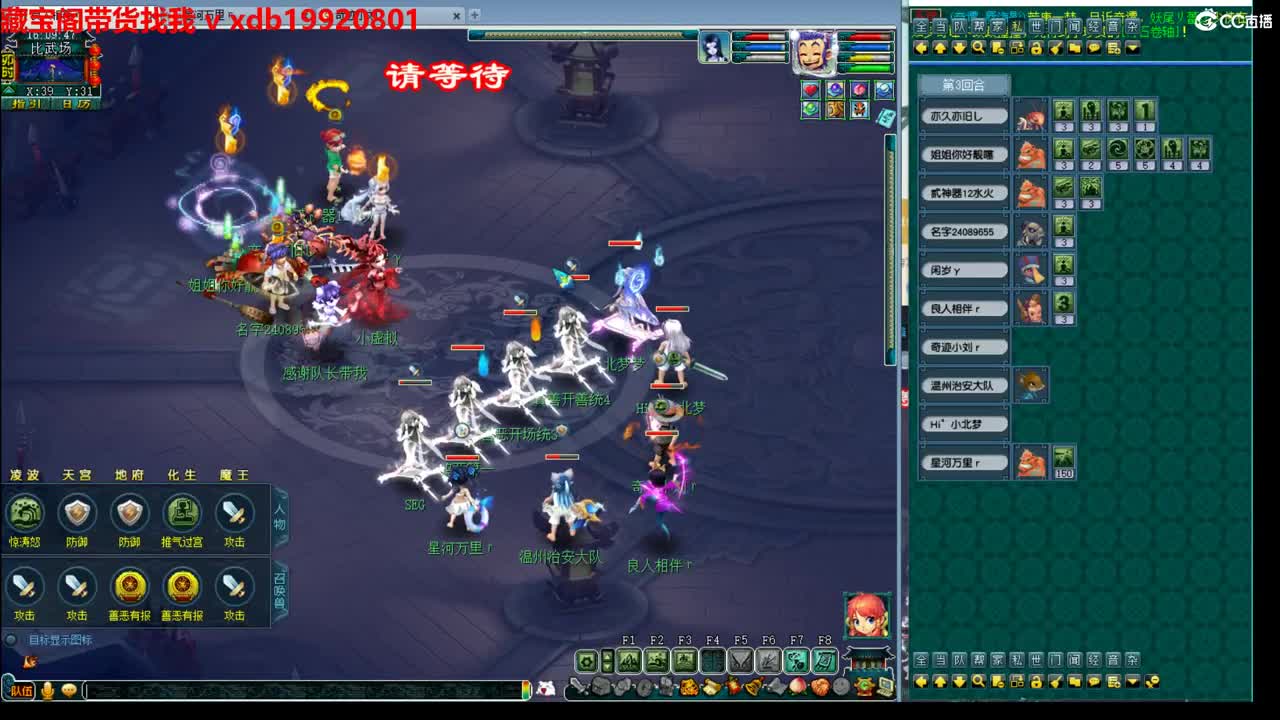Screen dimensions: 1280x720
Task: Expand the dropdown arrow beside bottom channel tabs
Action: [1132, 682]
